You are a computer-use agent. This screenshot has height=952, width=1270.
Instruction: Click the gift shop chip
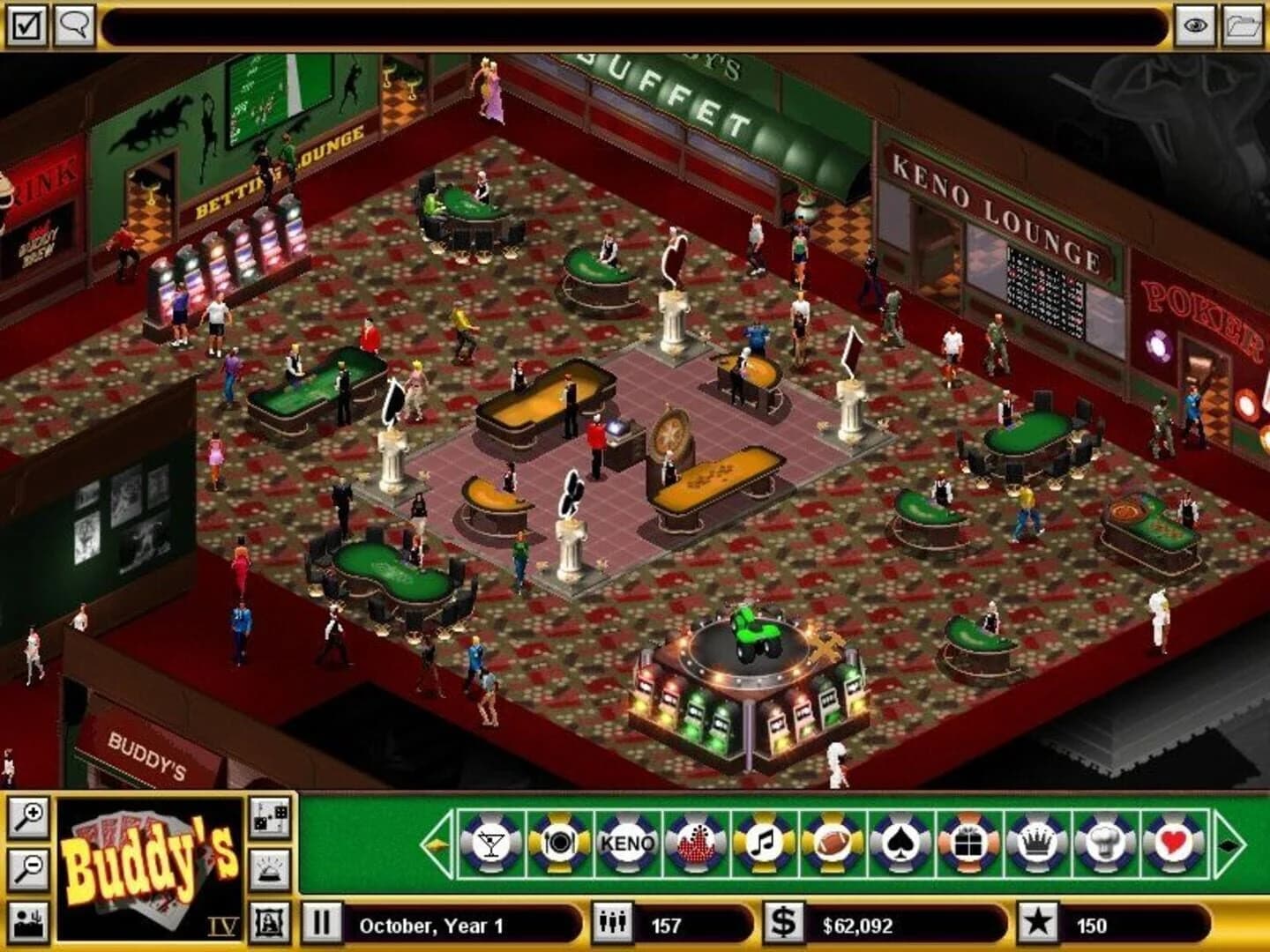(x=969, y=842)
